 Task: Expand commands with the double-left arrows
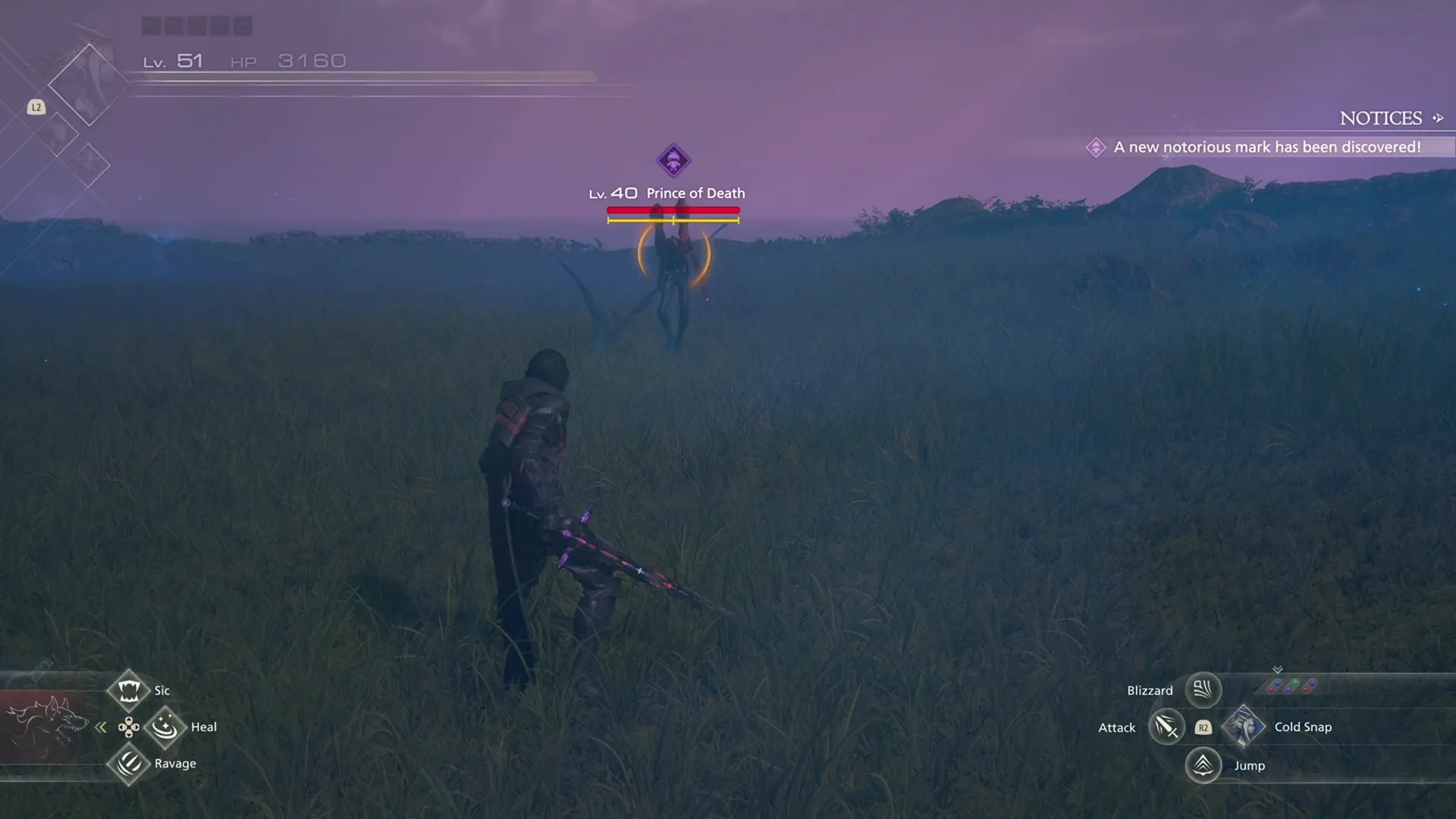tap(101, 726)
